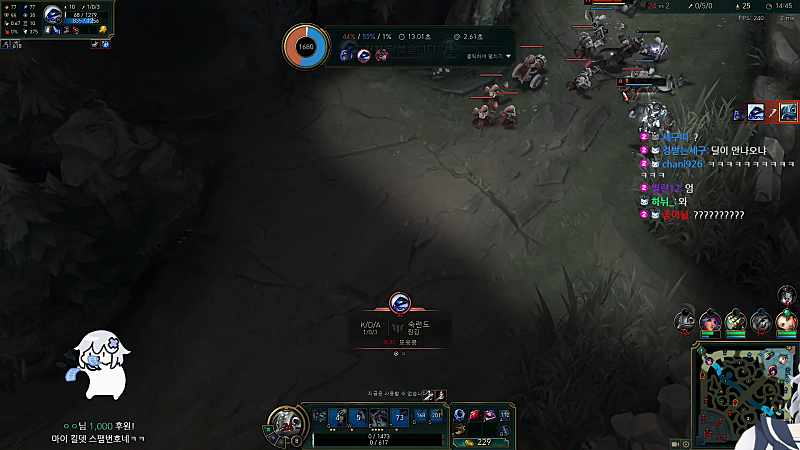Activate the W ability icon
This screenshot has width=800, height=450.
pyautogui.click(x=358, y=417)
